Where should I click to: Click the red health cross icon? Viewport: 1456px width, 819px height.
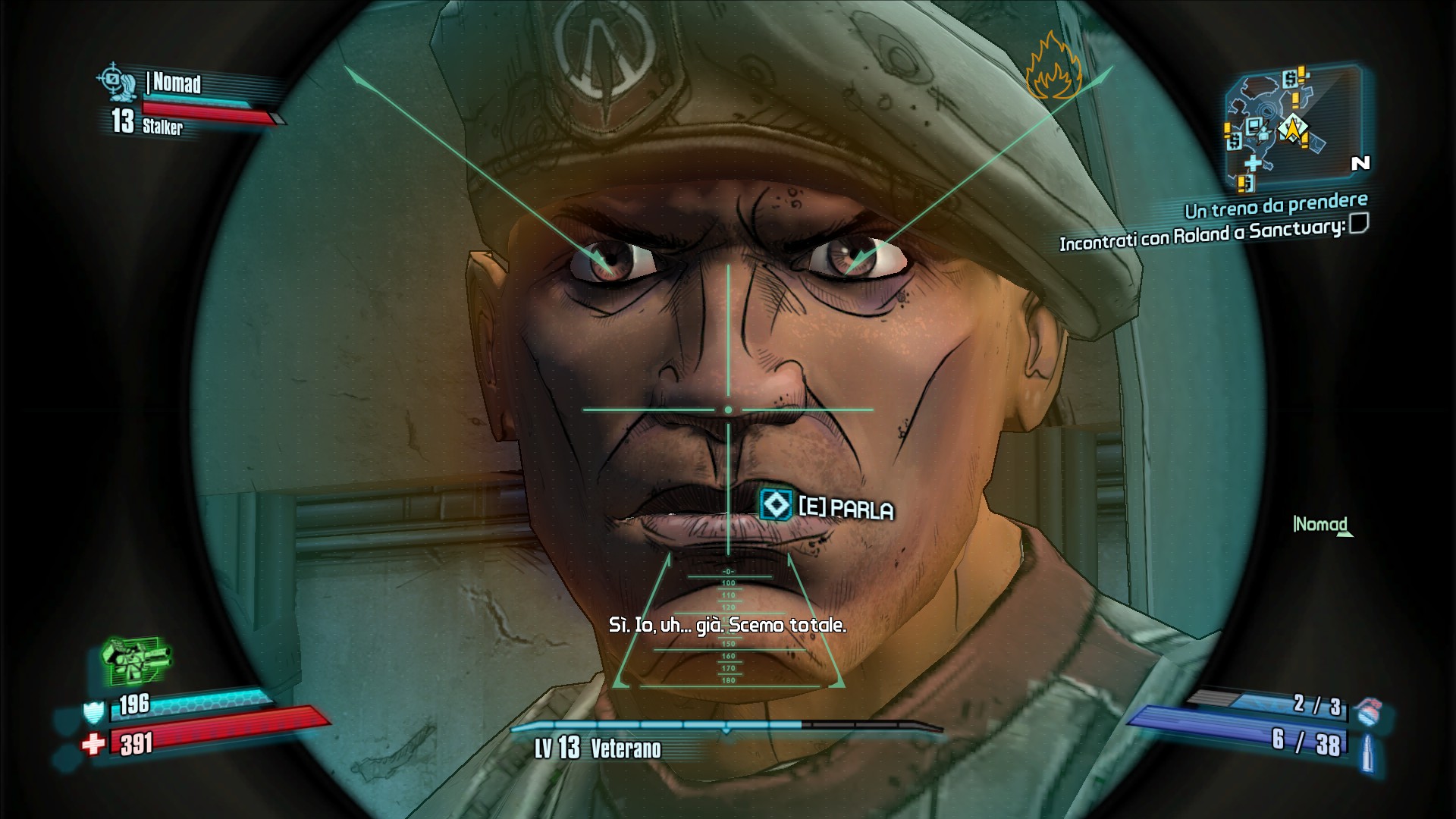(93, 744)
